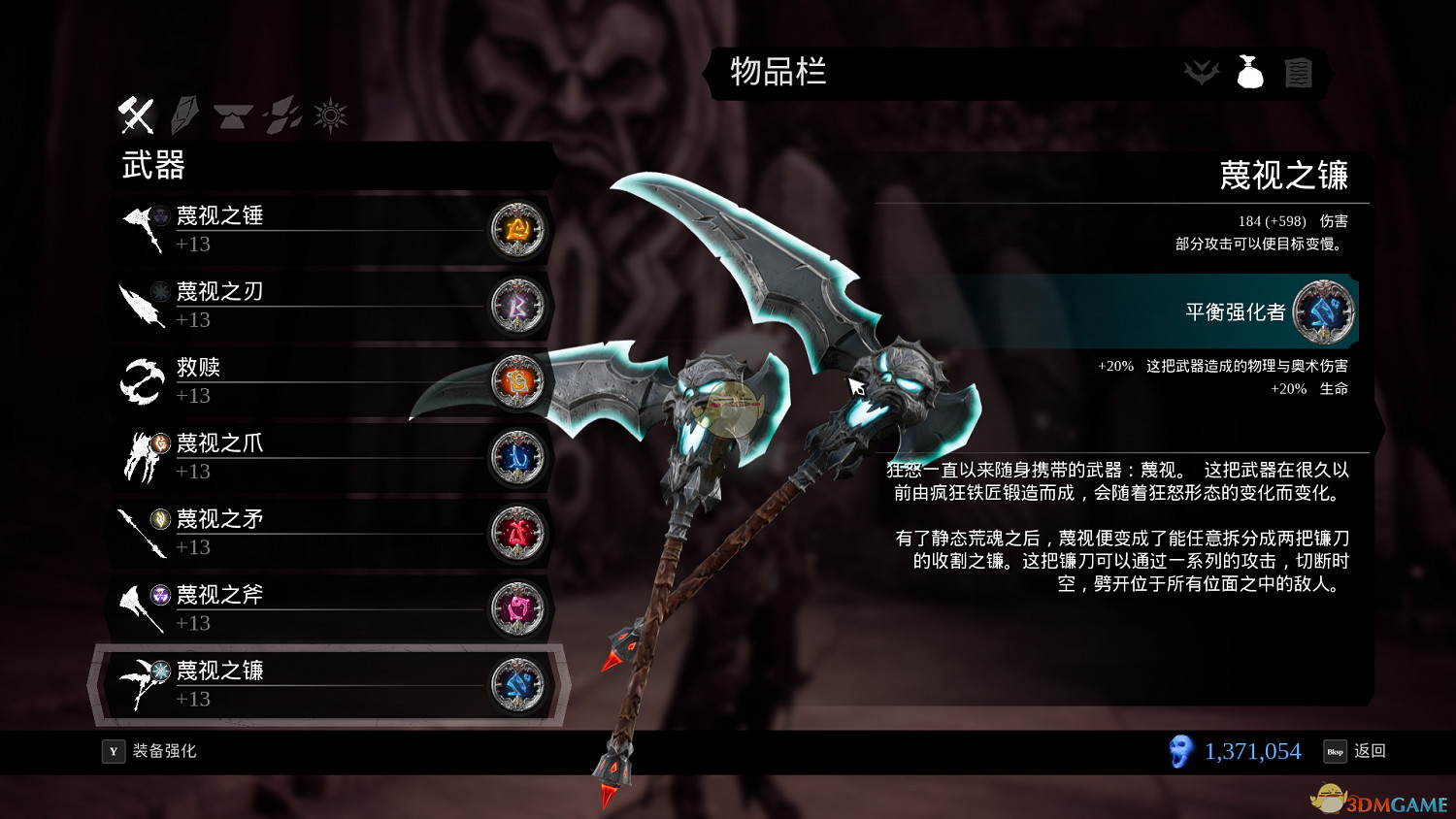Open the loot bag icon in the header
The image size is (1456, 819).
(x=1250, y=72)
